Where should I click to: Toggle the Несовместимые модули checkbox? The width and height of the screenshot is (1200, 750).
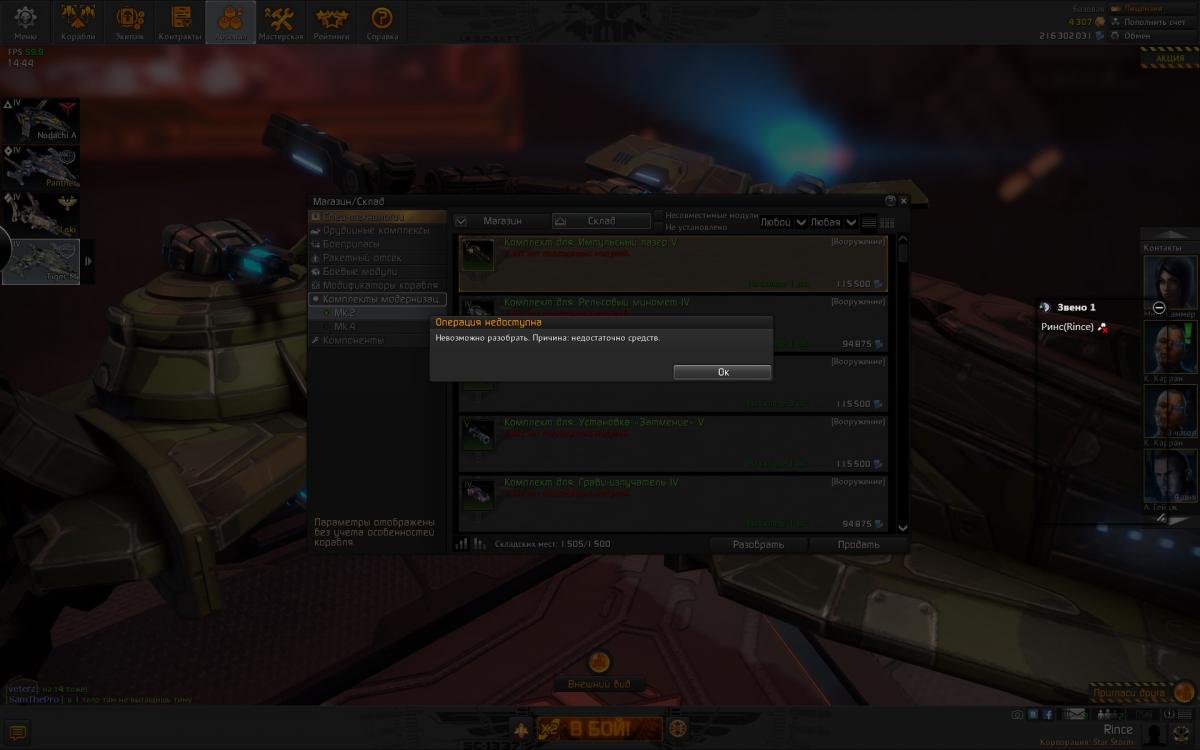pyautogui.click(x=659, y=215)
